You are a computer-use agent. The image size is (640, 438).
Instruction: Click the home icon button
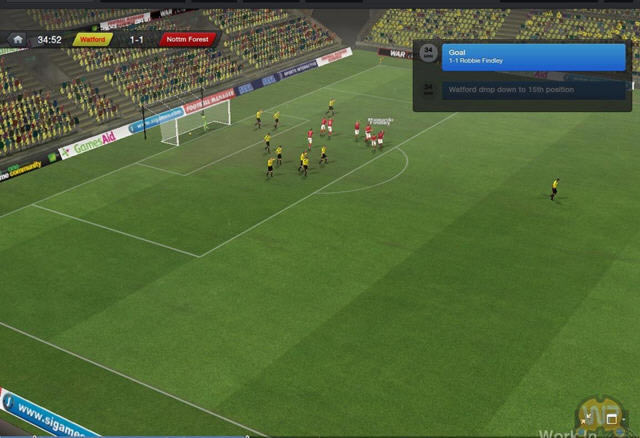click(17, 40)
